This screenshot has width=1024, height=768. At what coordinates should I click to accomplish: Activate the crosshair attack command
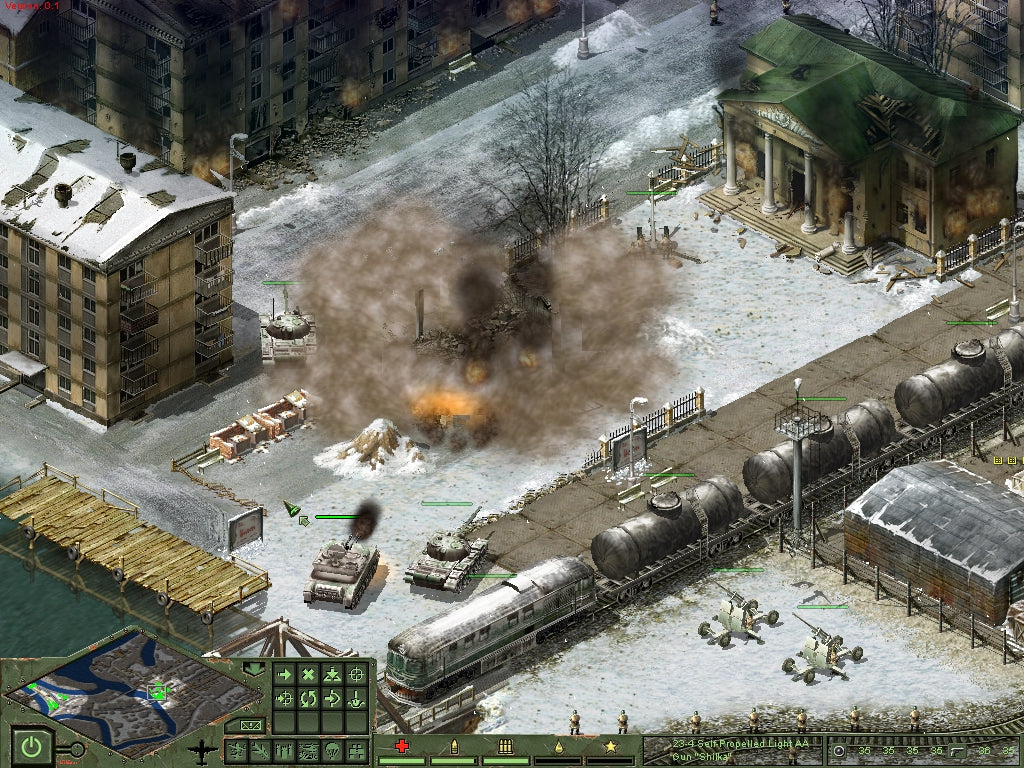354,675
